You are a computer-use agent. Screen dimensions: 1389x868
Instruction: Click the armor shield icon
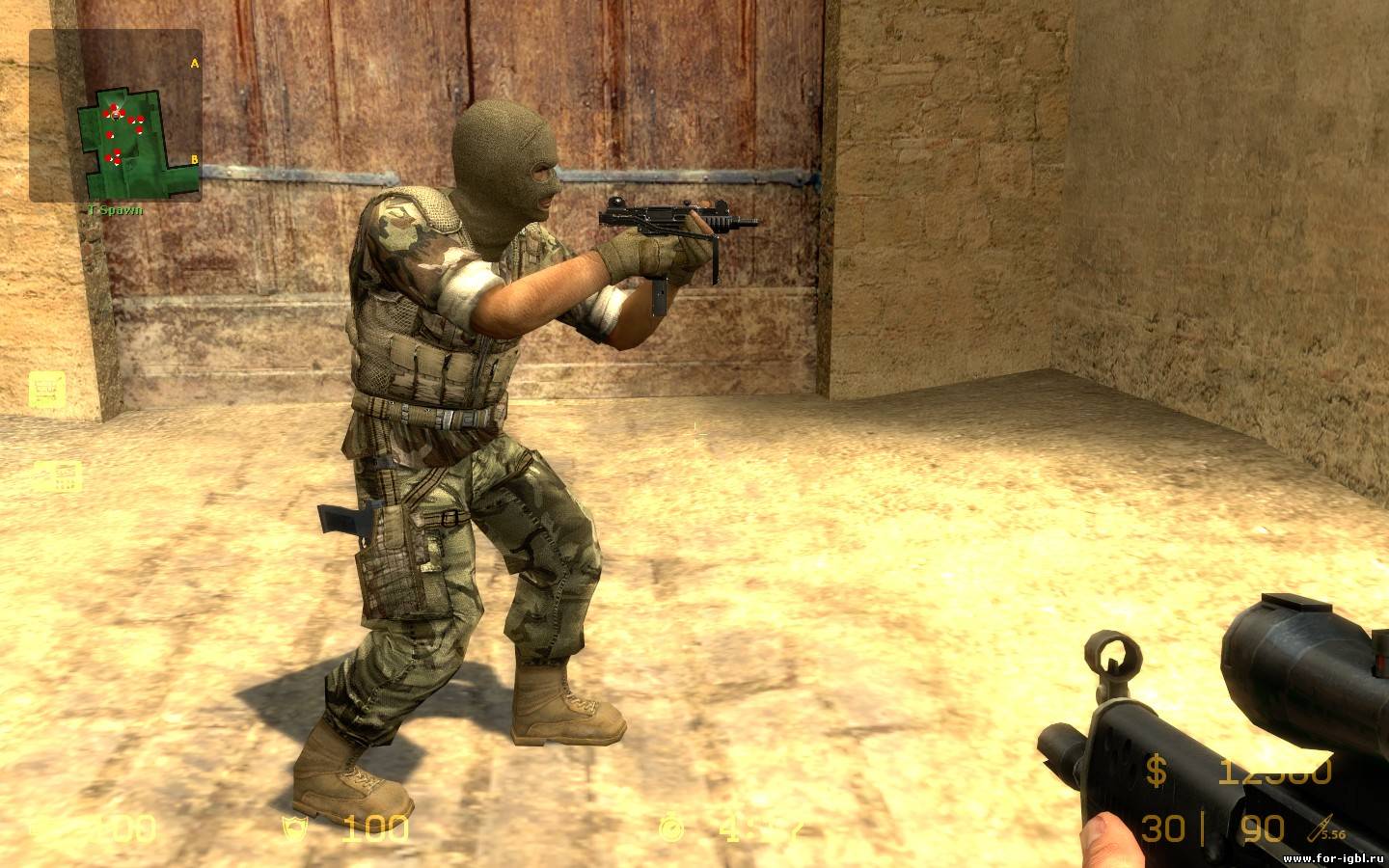[287, 827]
